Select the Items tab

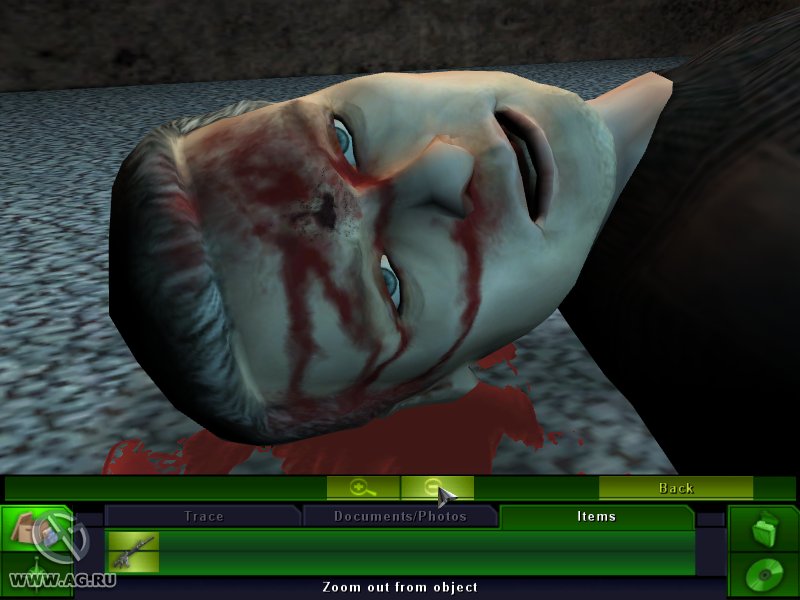pyautogui.click(x=596, y=516)
